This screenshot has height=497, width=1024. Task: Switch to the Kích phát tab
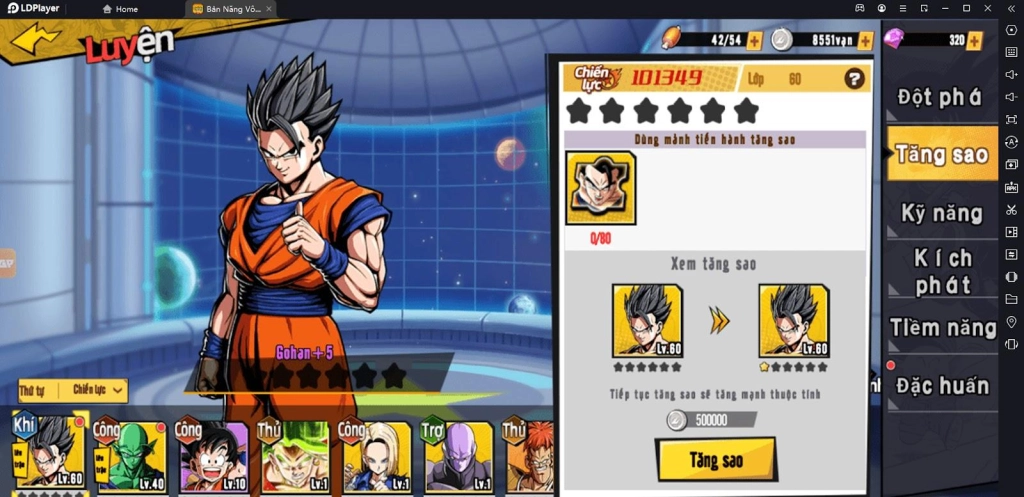click(x=941, y=270)
